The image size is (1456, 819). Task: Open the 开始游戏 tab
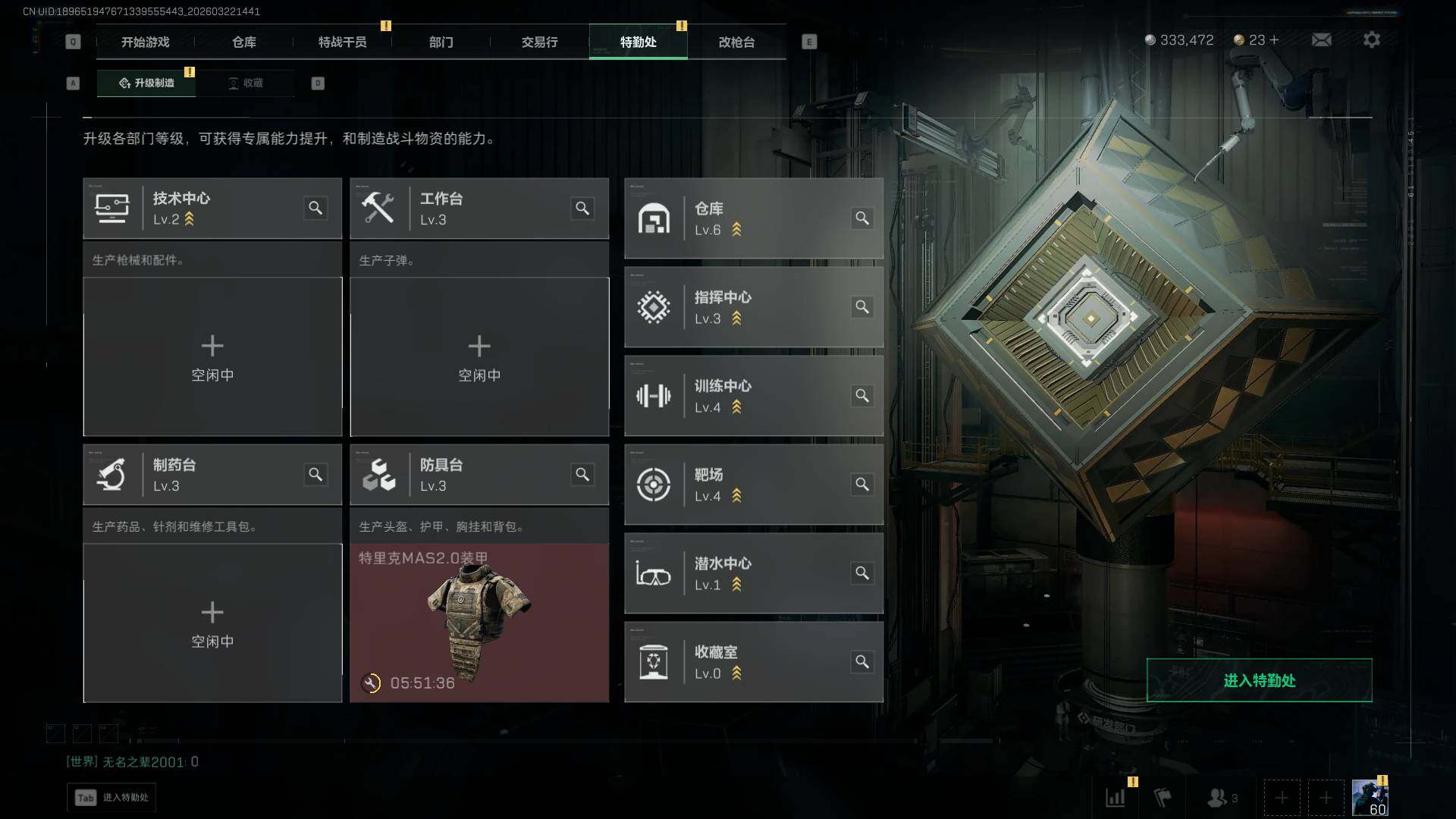tap(145, 42)
